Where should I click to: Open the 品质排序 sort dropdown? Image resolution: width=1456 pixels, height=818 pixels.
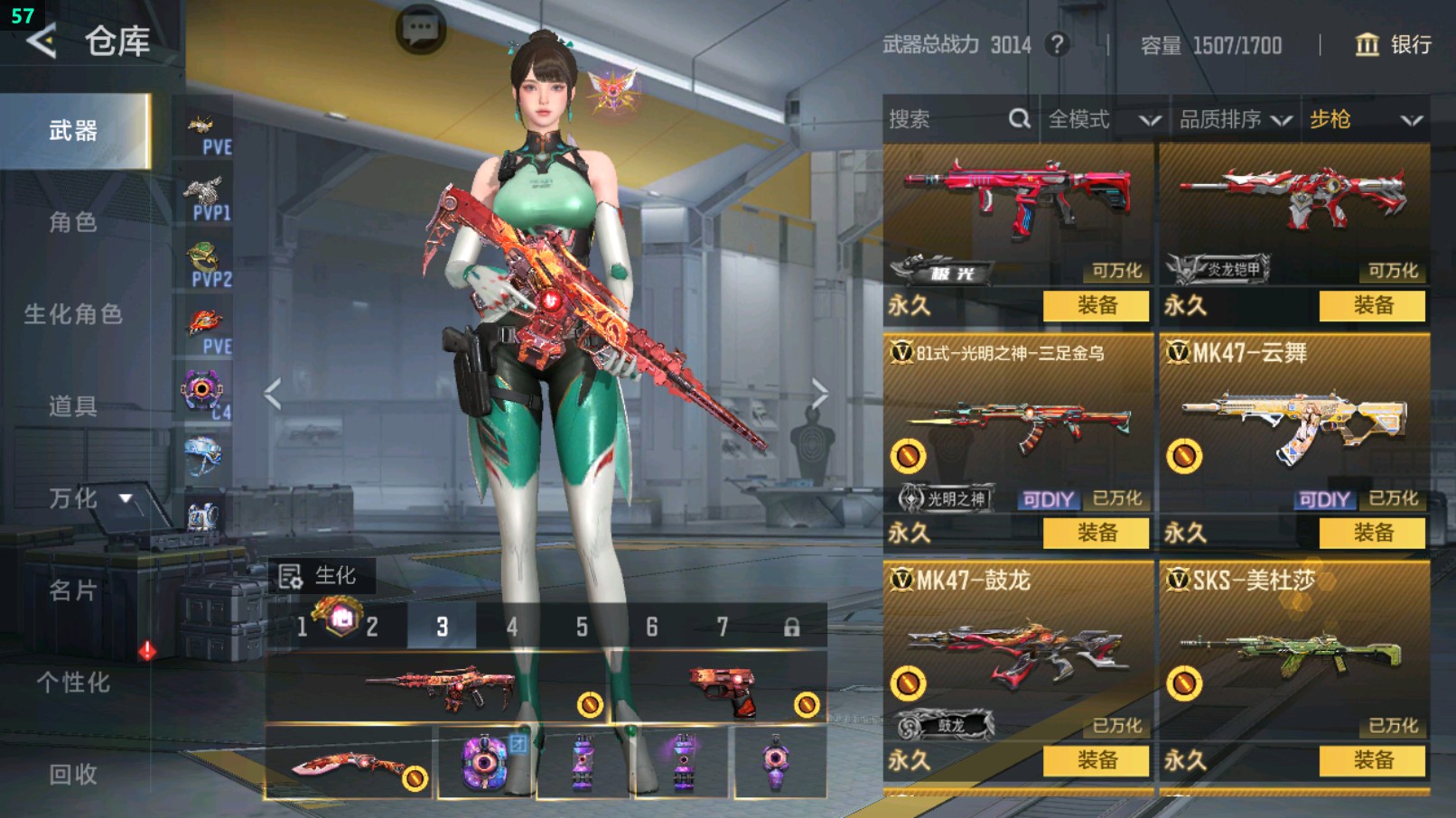pyautogui.click(x=1234, y=119)
